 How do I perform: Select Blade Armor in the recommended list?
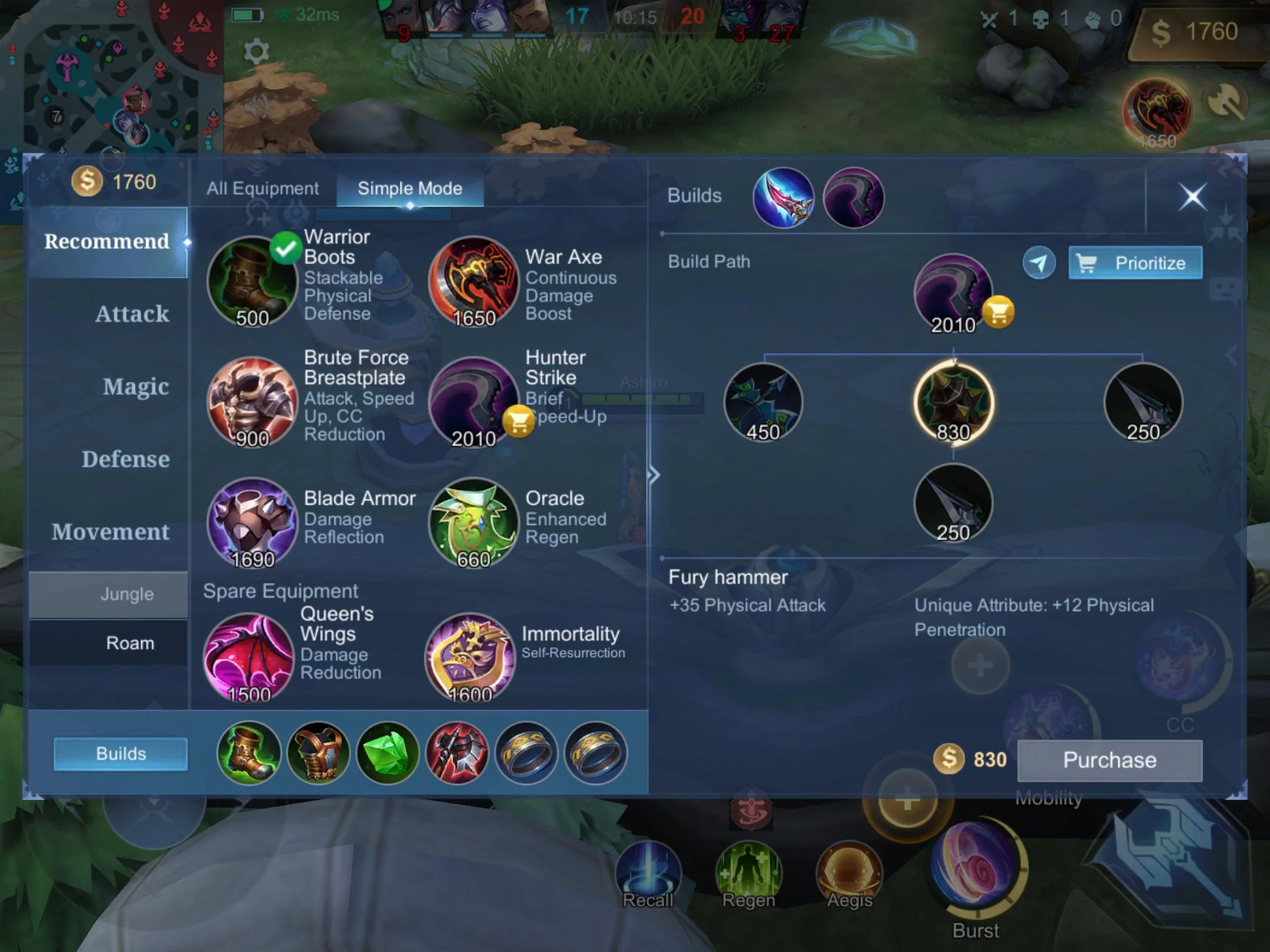253,522
